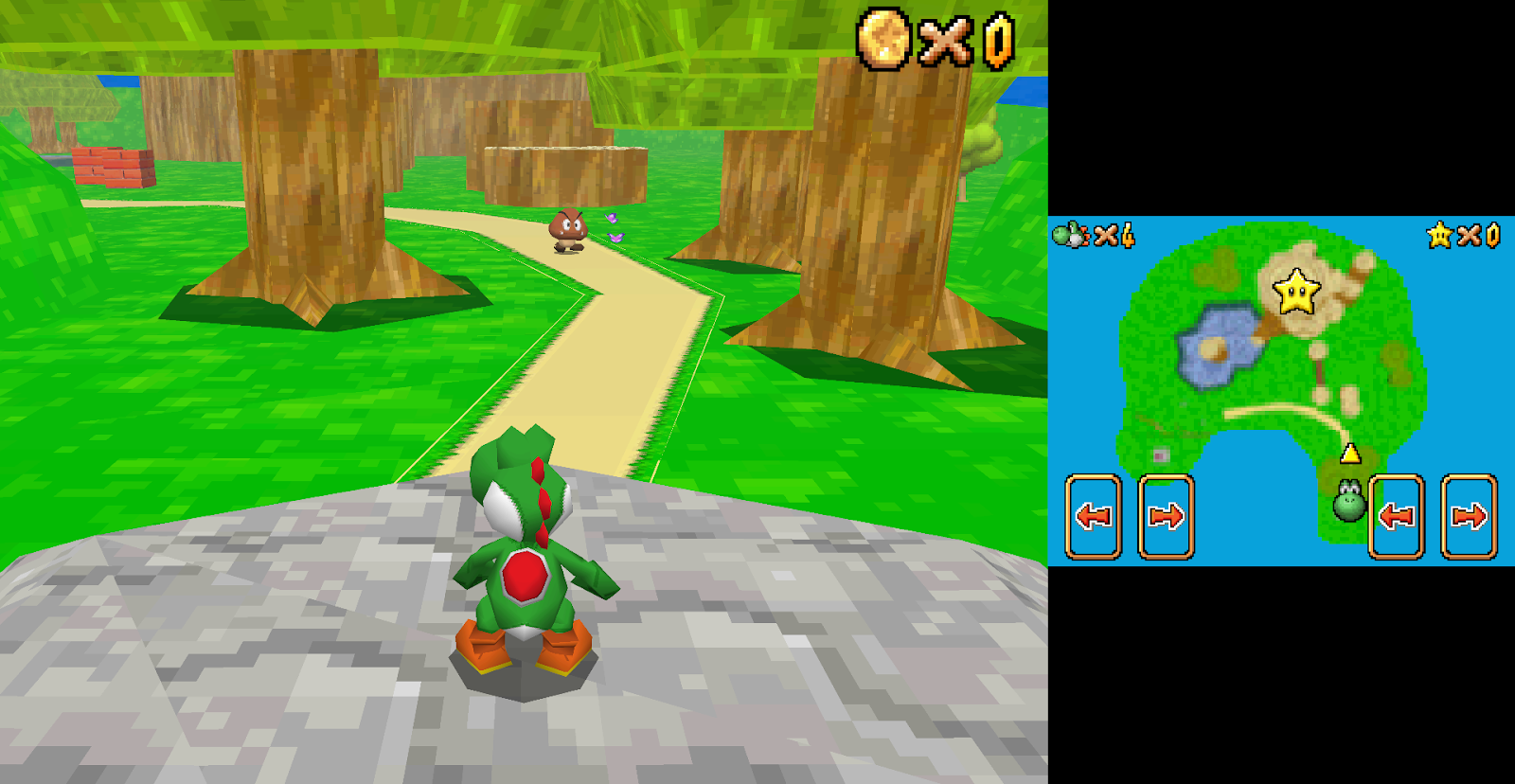Click the Yoshi lives counter icon
The height and width of the screenshot is (784, 1515).
pos(1070,238)
